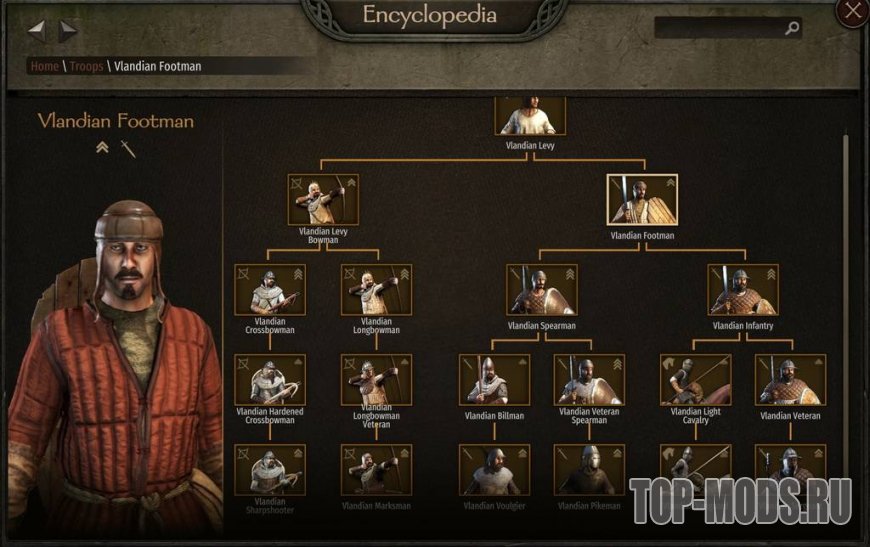The image size is (870, 547).
Task: Choose the Vlandian Billman troop
Action: (x=494, y=380)
